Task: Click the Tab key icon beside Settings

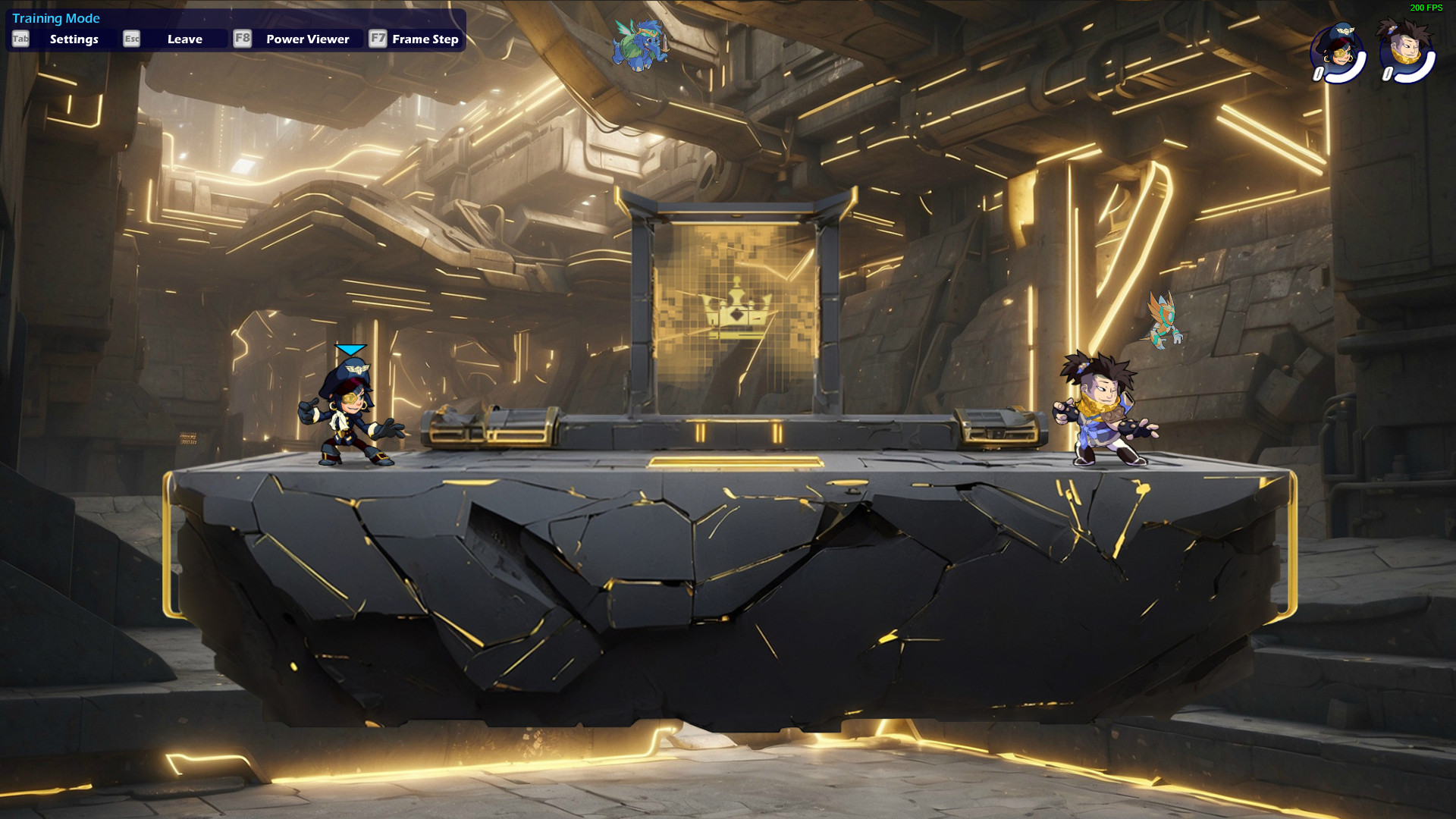Action: click(20, 39)
